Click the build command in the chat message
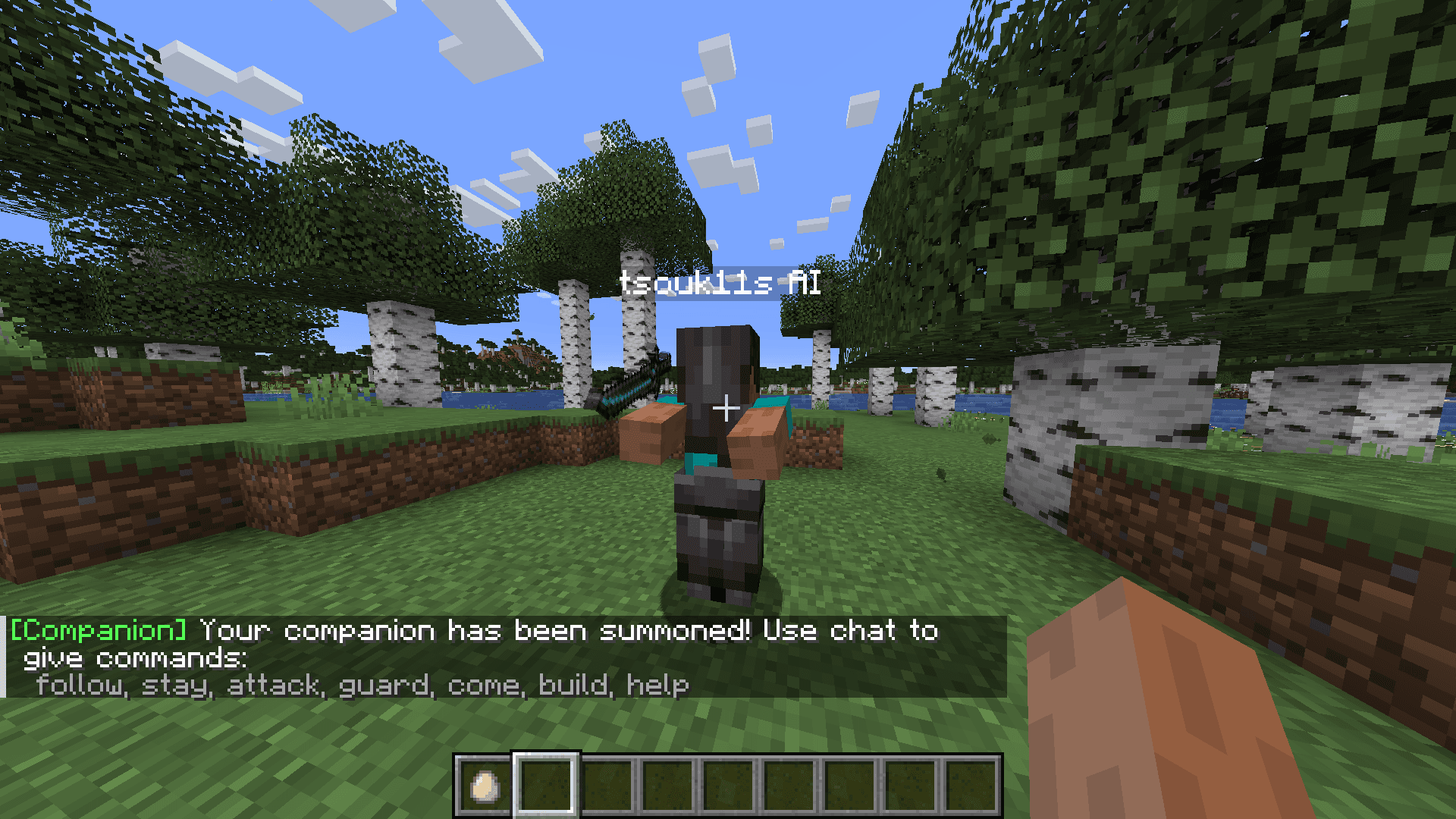 (575, 683)
